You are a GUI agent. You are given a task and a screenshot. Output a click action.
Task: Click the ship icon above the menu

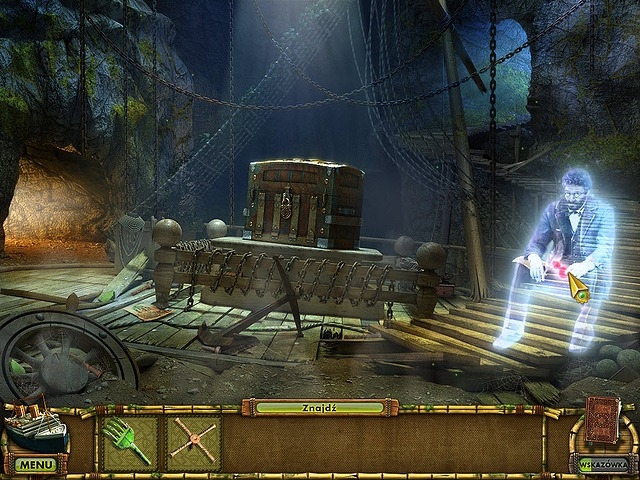[34, 427]
